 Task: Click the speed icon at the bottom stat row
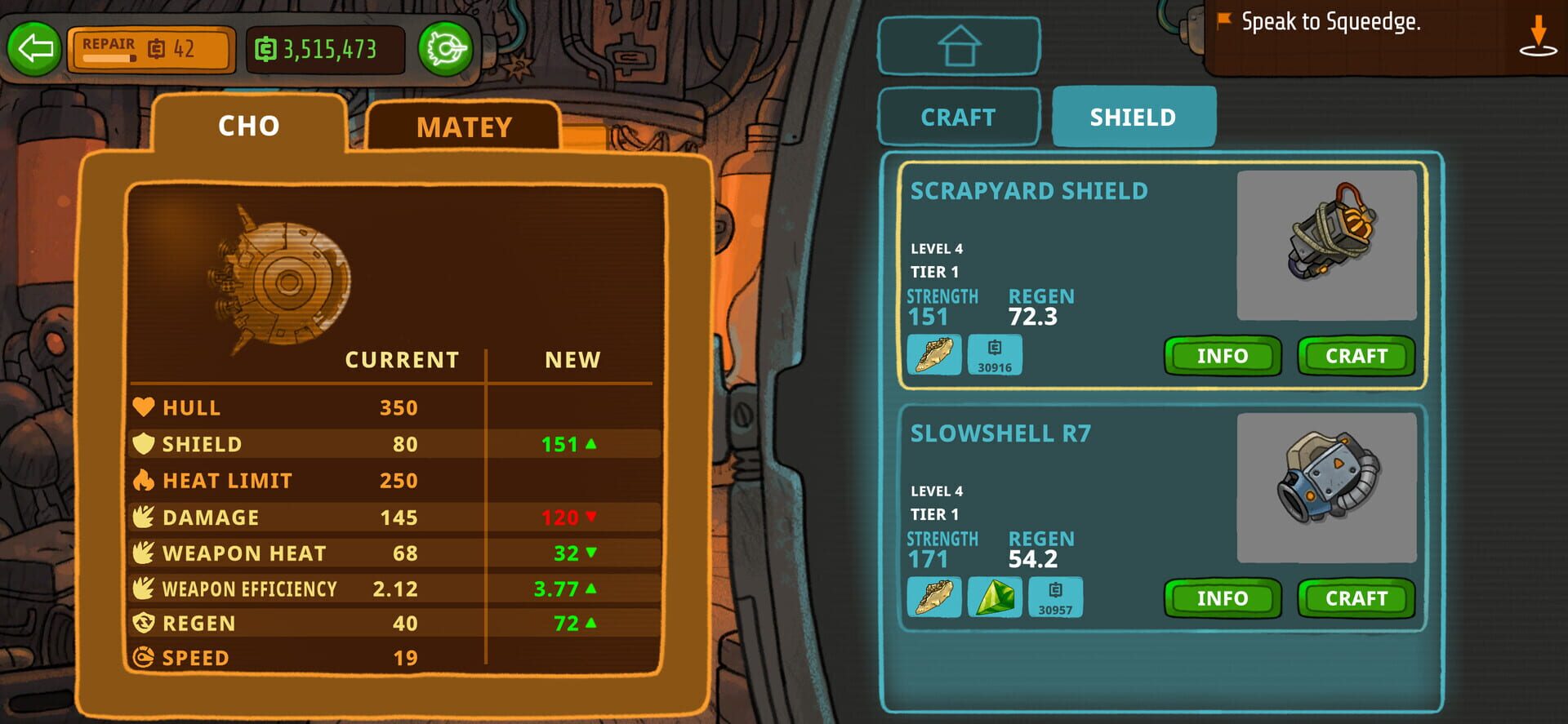pyautogui.click(x=142, y=657)
